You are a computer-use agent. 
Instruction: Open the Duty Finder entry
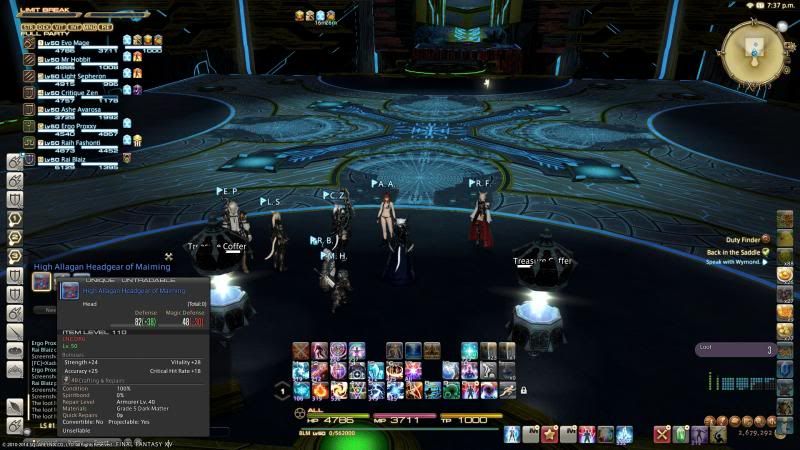point(742,240)
